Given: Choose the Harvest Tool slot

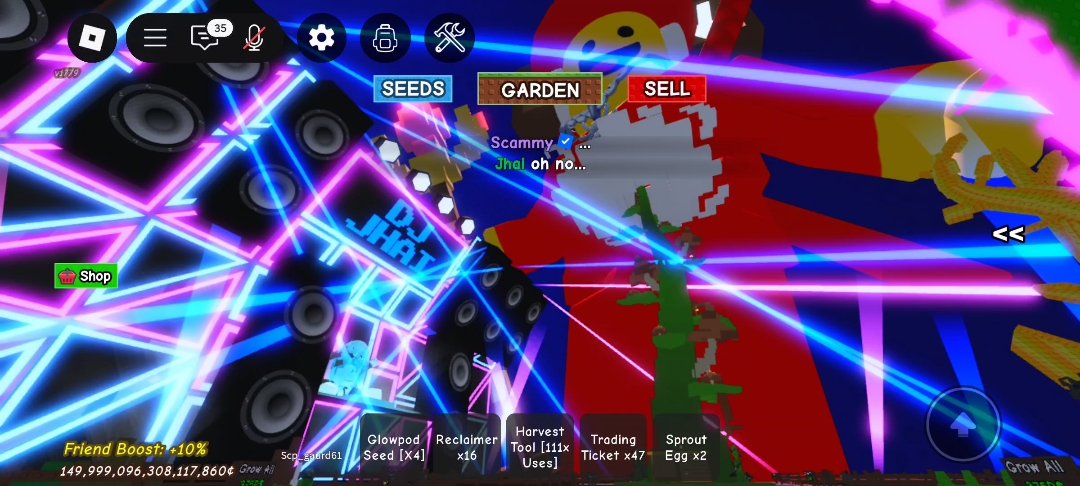Looking at the screenshot, I should click(540, 446).
